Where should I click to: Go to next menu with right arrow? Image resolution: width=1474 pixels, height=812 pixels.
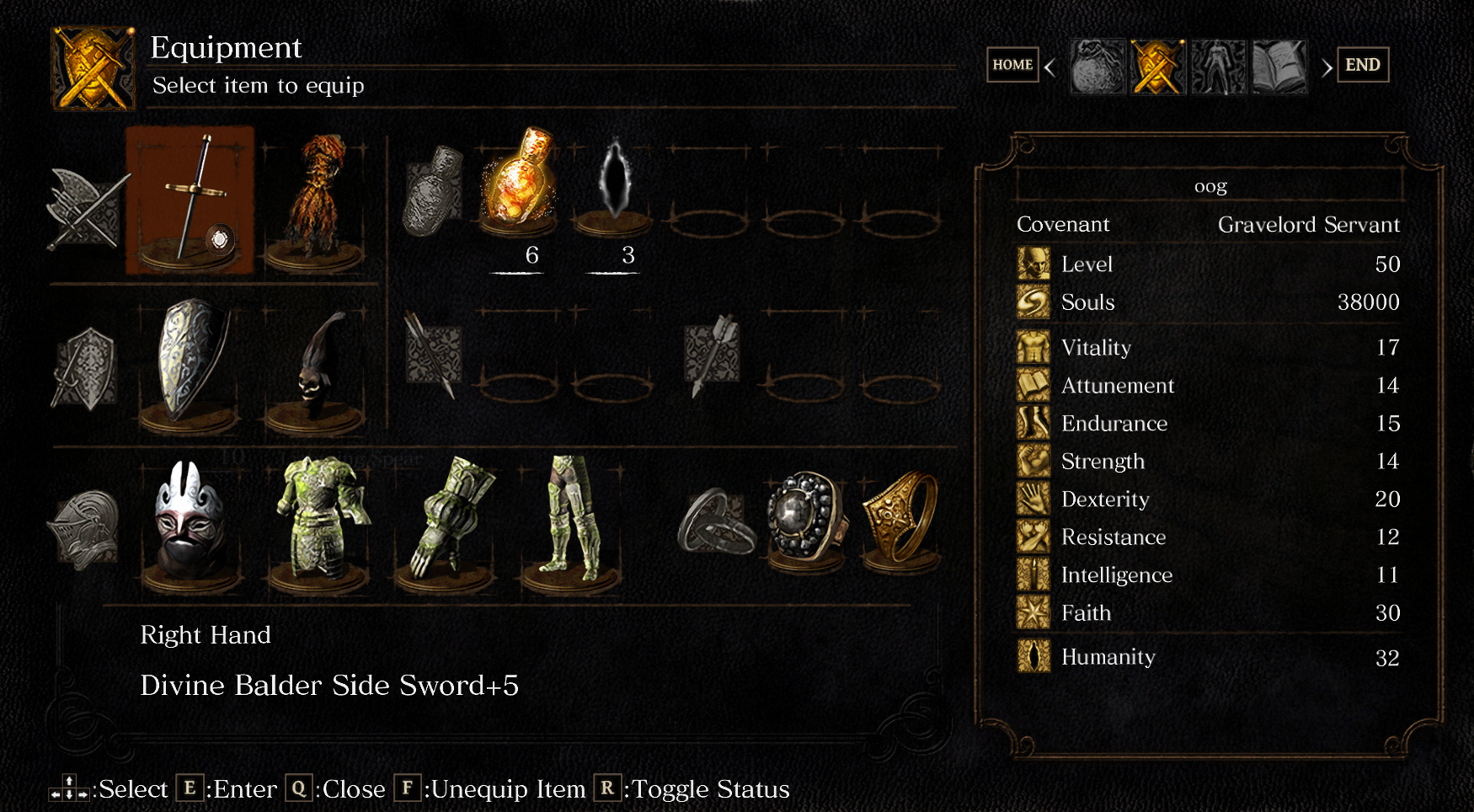pyautogui.click(x=1327, y=67)
